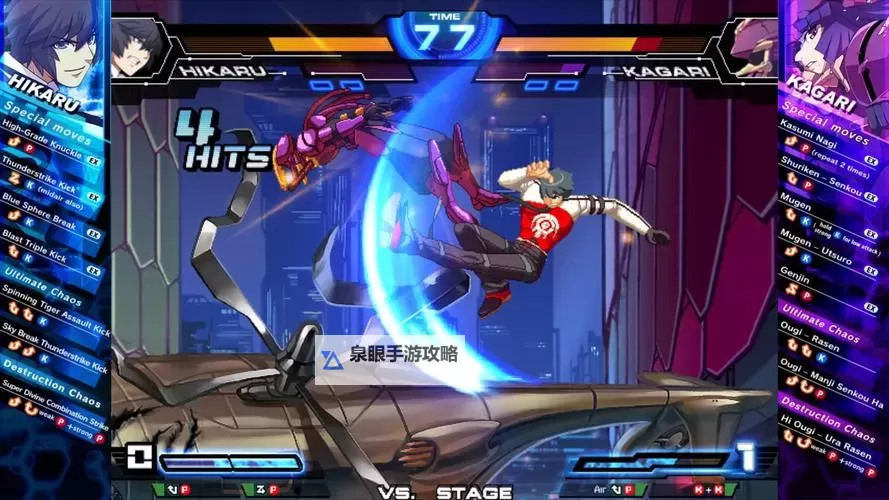Click the 泉眼手游攻略 watermark overlay

[392, 355]
